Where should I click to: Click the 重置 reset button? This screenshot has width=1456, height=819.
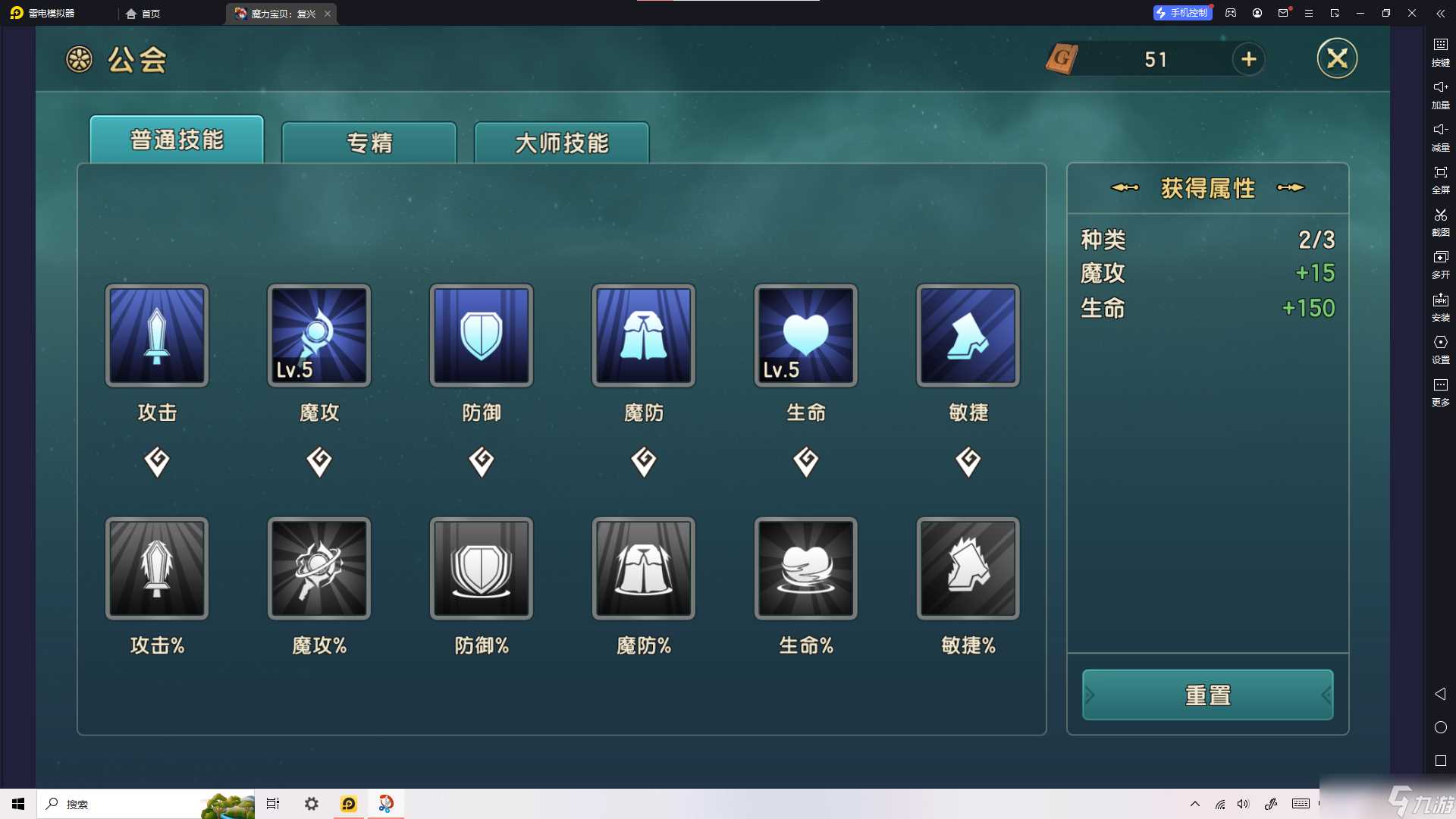pyautogui.click(x=1207, y=694)
